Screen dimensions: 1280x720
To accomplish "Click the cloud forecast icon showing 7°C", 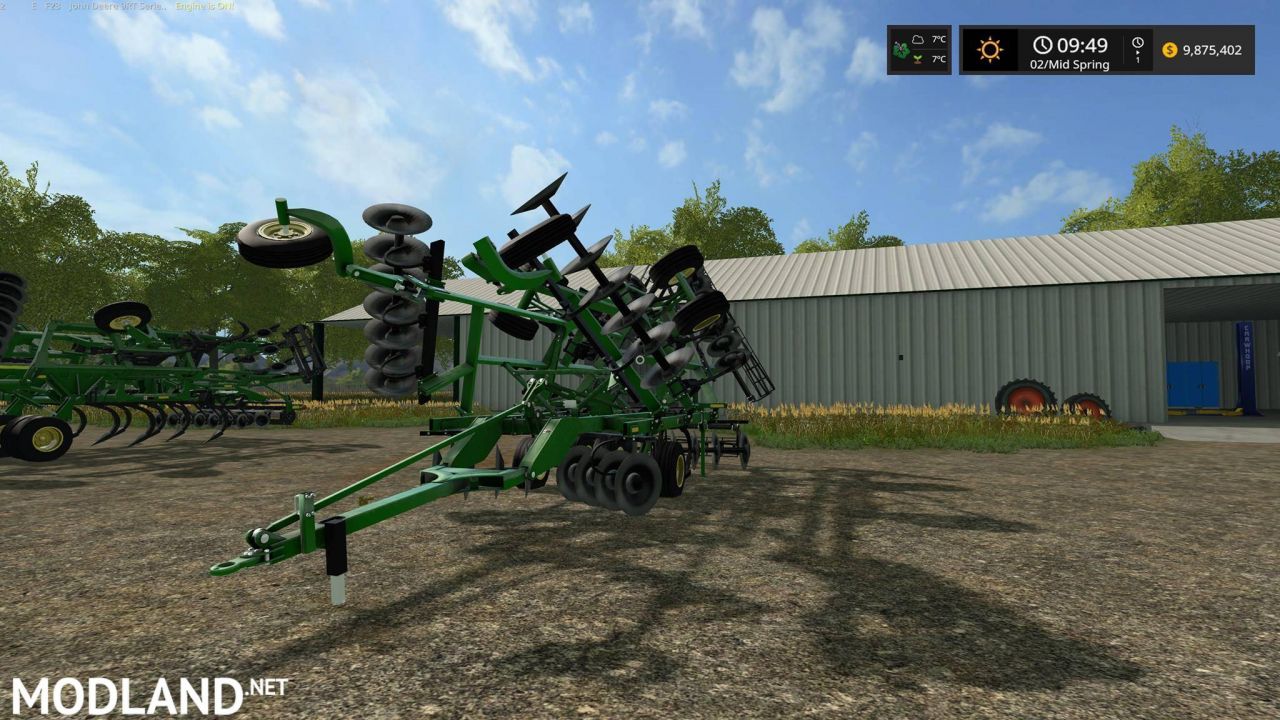I will tap(917, 39).
